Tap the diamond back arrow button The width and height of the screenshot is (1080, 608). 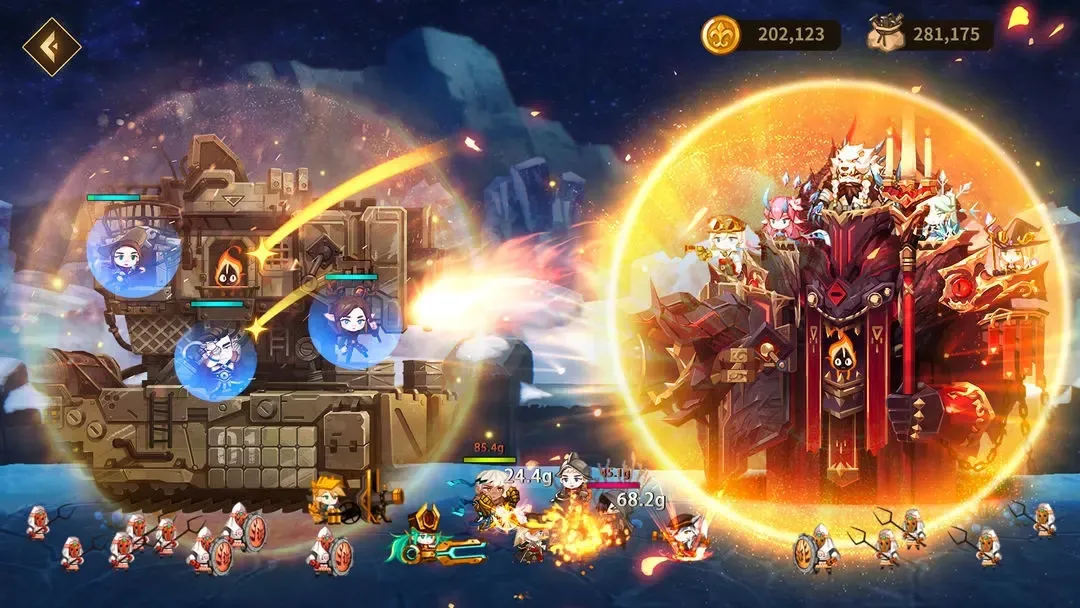click(52, 47)
